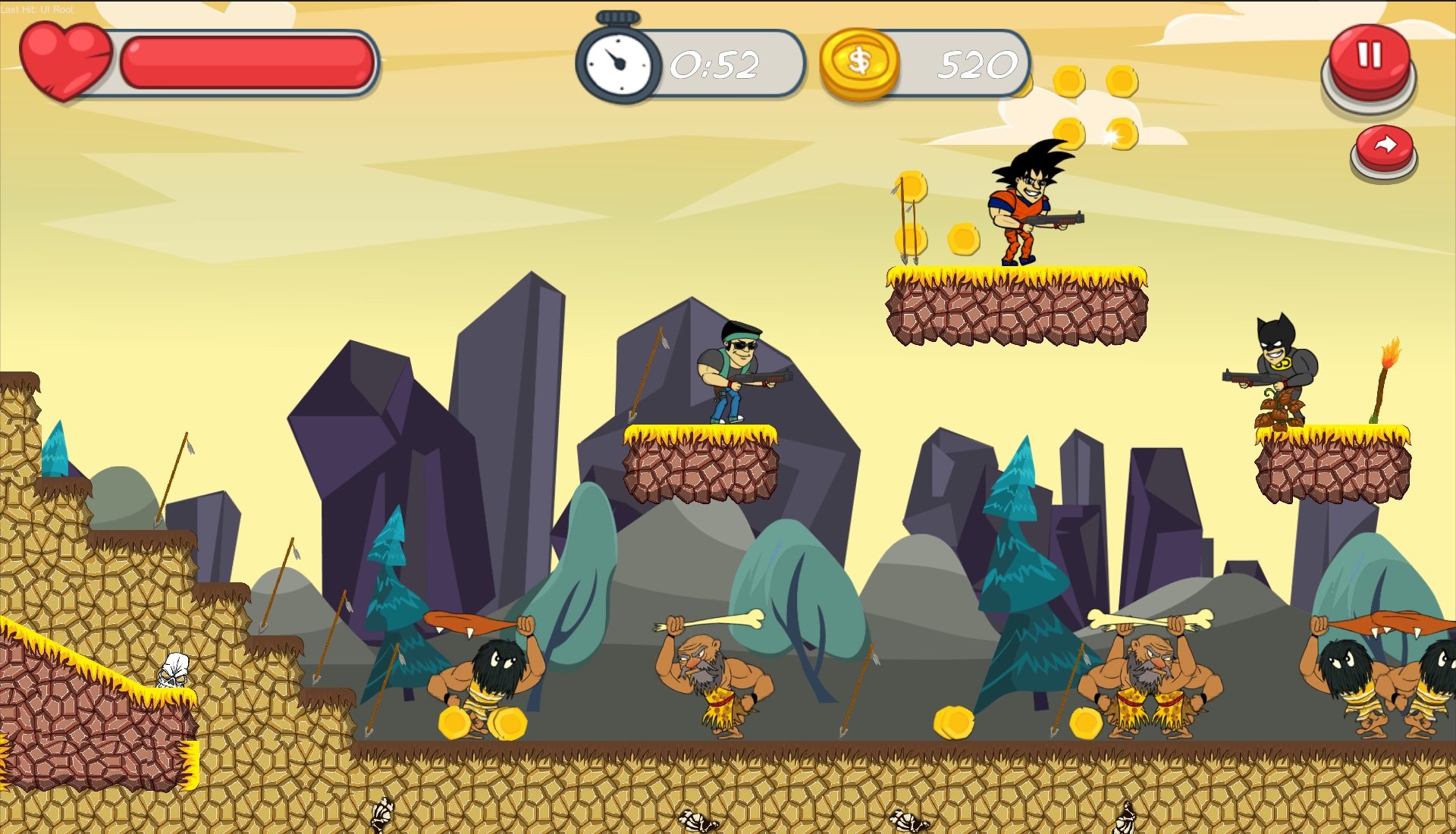Image resolution: width=1456 pixels, height=834 pixels.
Task: Select the Goku character with shotgun
Action: [1024, 205]
